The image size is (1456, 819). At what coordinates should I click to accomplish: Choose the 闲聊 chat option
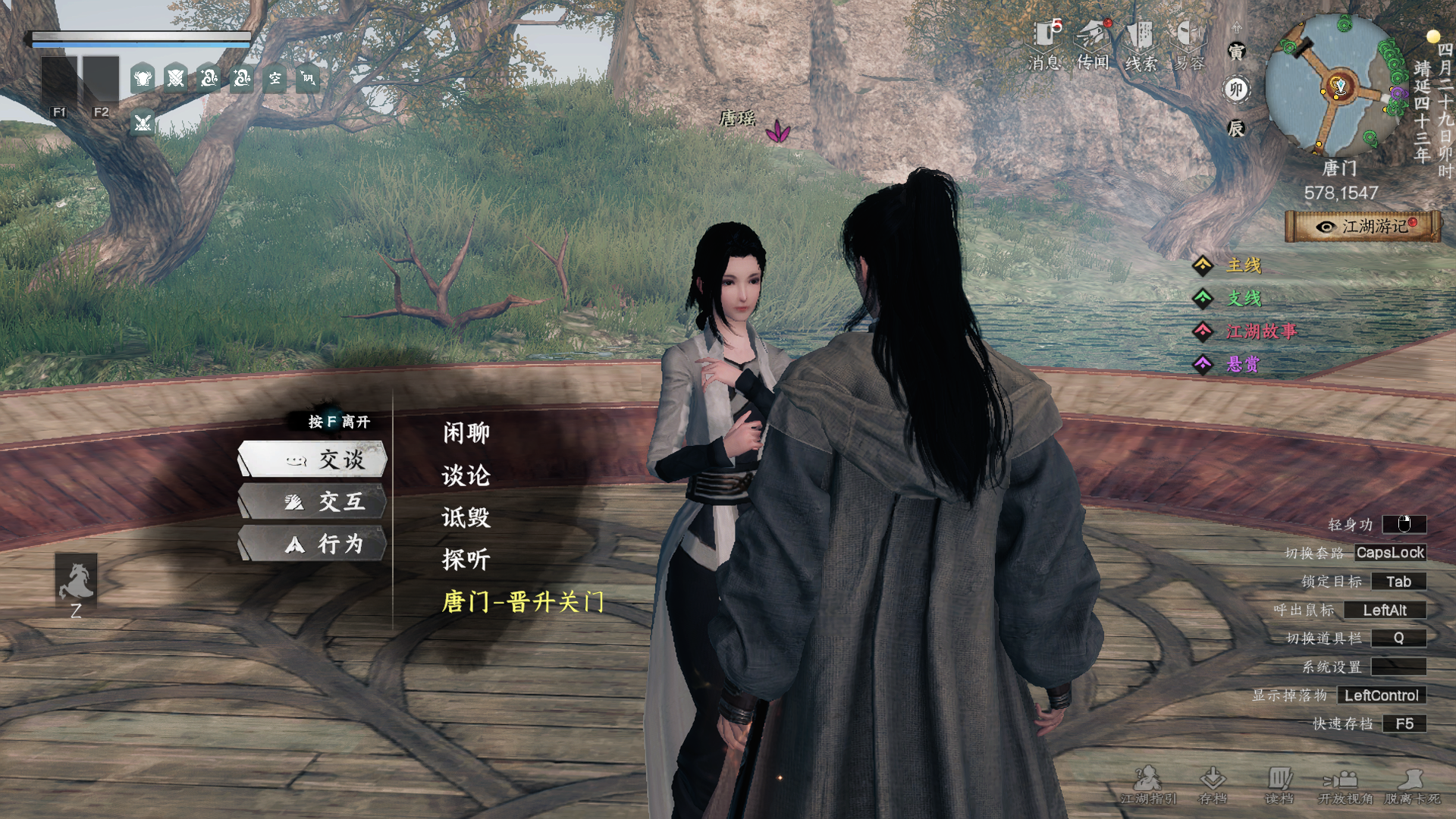point(466,433)
